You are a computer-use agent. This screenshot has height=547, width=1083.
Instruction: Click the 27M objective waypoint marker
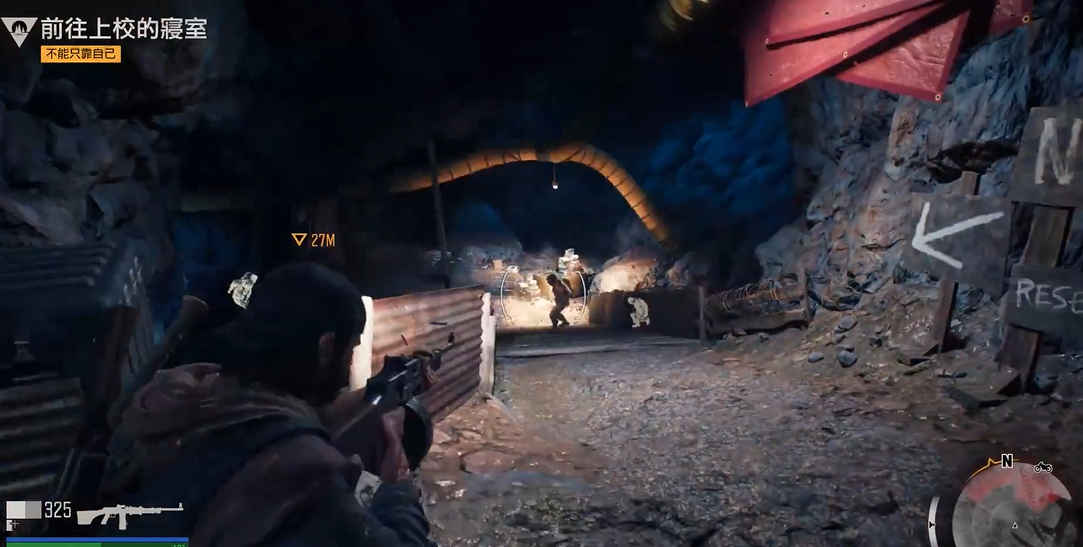click(311, 240)
